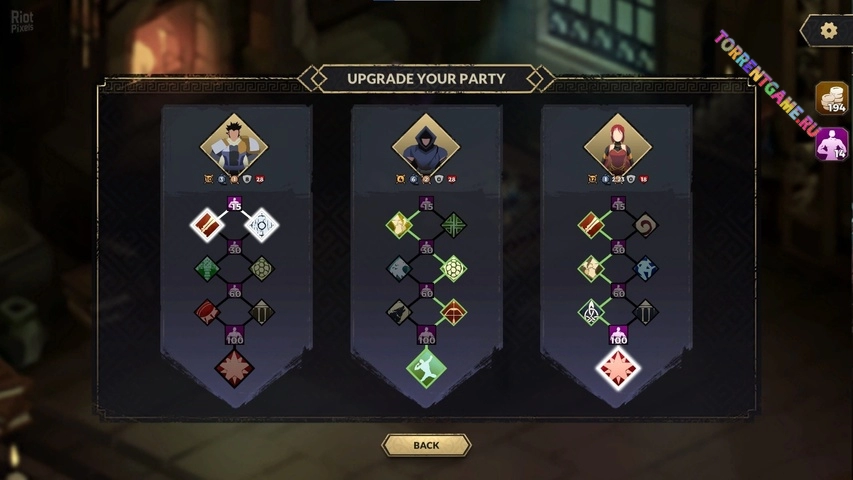Pick the warrior's downward sword upgrade
The image size is (853, 480).
(262, 312)
